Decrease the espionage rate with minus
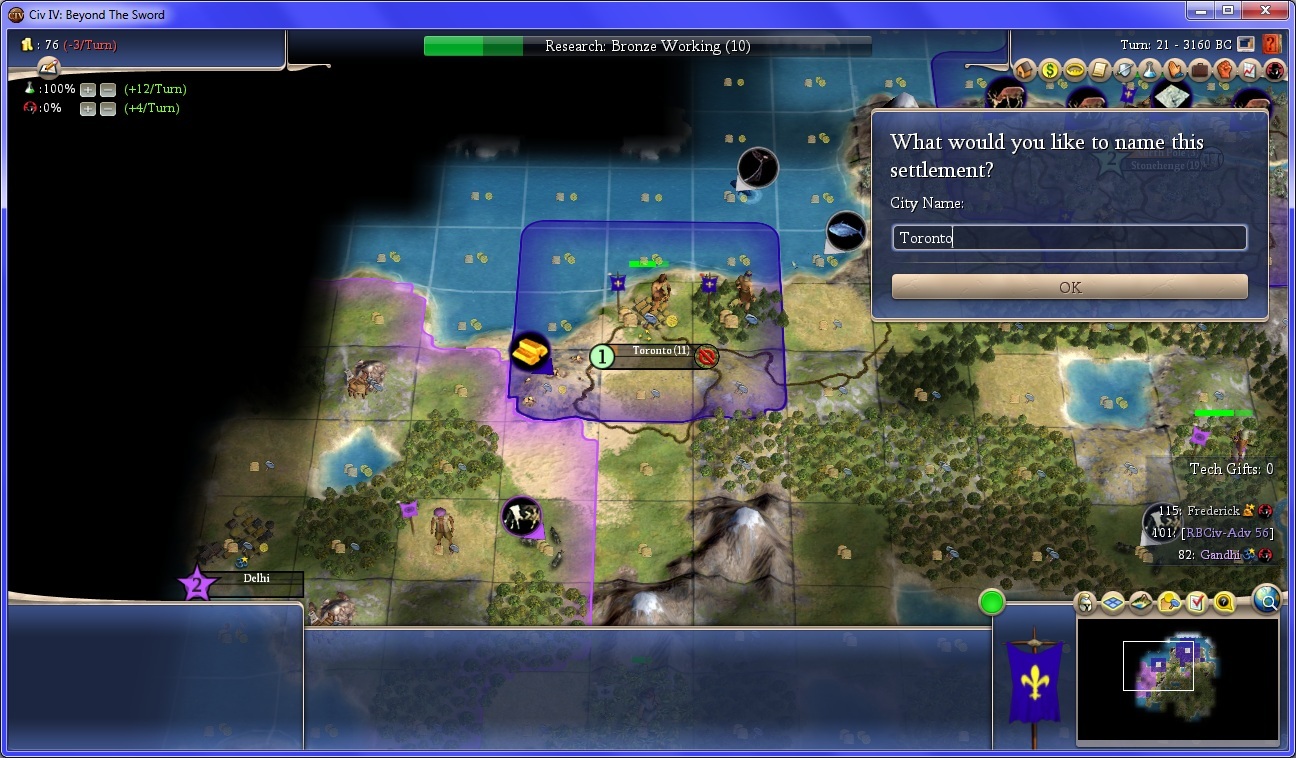 (107, 108)
